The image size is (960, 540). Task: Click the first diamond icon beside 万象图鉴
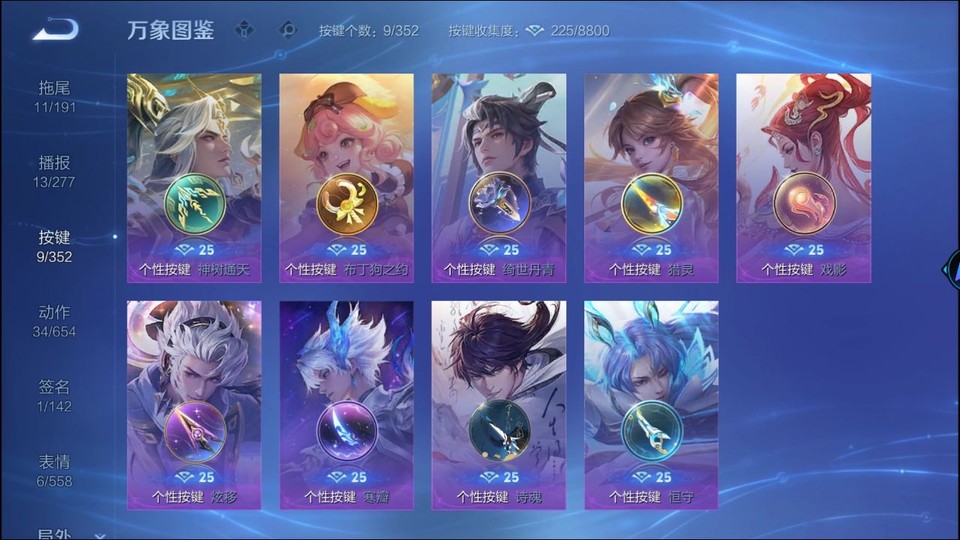point(244,30)
